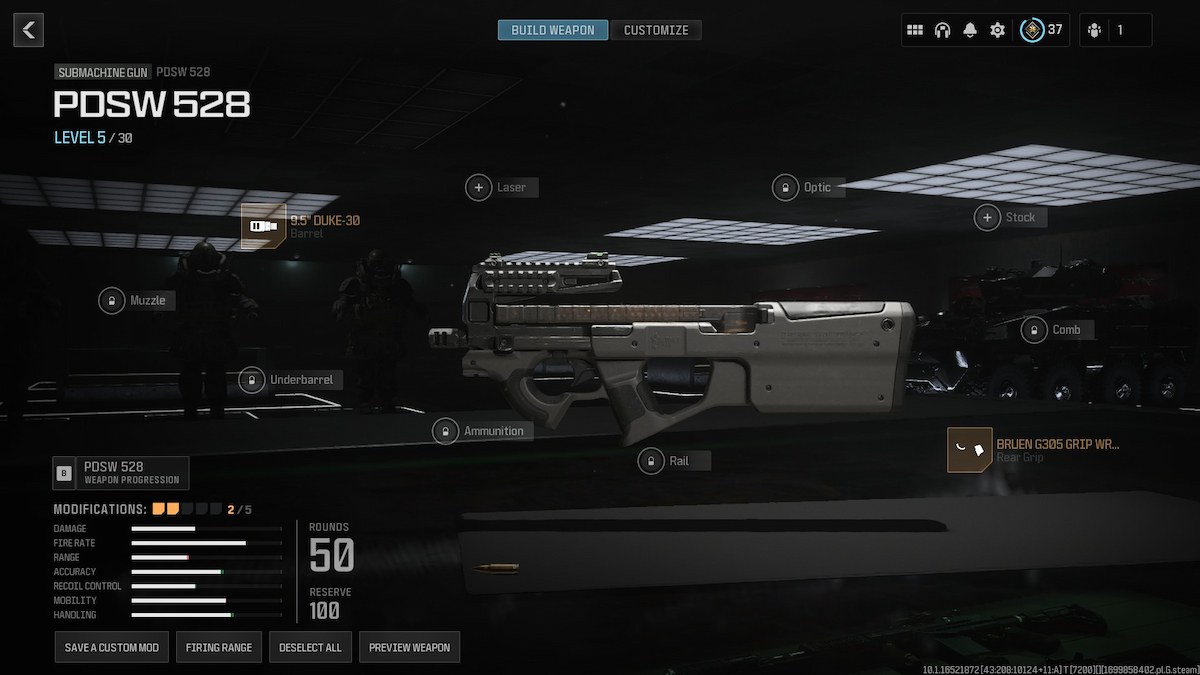Preview the weapon

(x=409, y=647)
